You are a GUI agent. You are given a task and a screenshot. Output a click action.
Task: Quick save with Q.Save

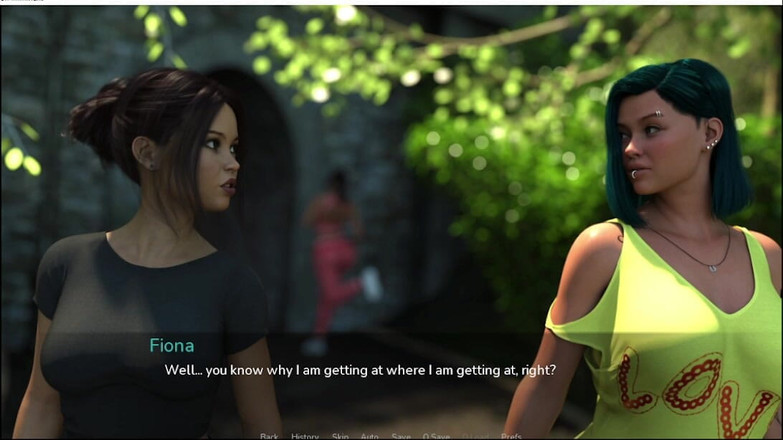(x=436, y=436)
